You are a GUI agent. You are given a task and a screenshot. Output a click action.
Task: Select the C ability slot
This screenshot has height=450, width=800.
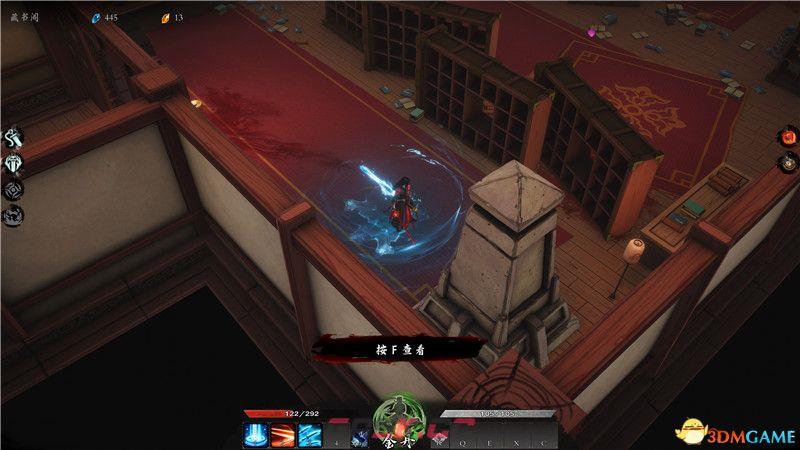(x=543, y=437)
